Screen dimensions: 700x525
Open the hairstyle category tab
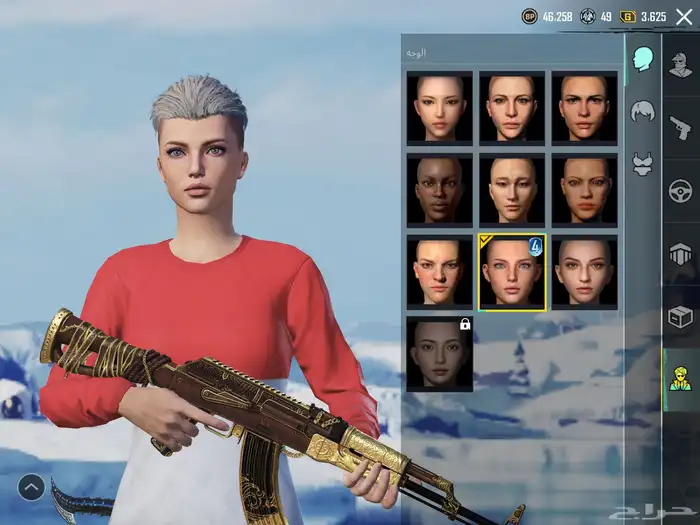642,112
